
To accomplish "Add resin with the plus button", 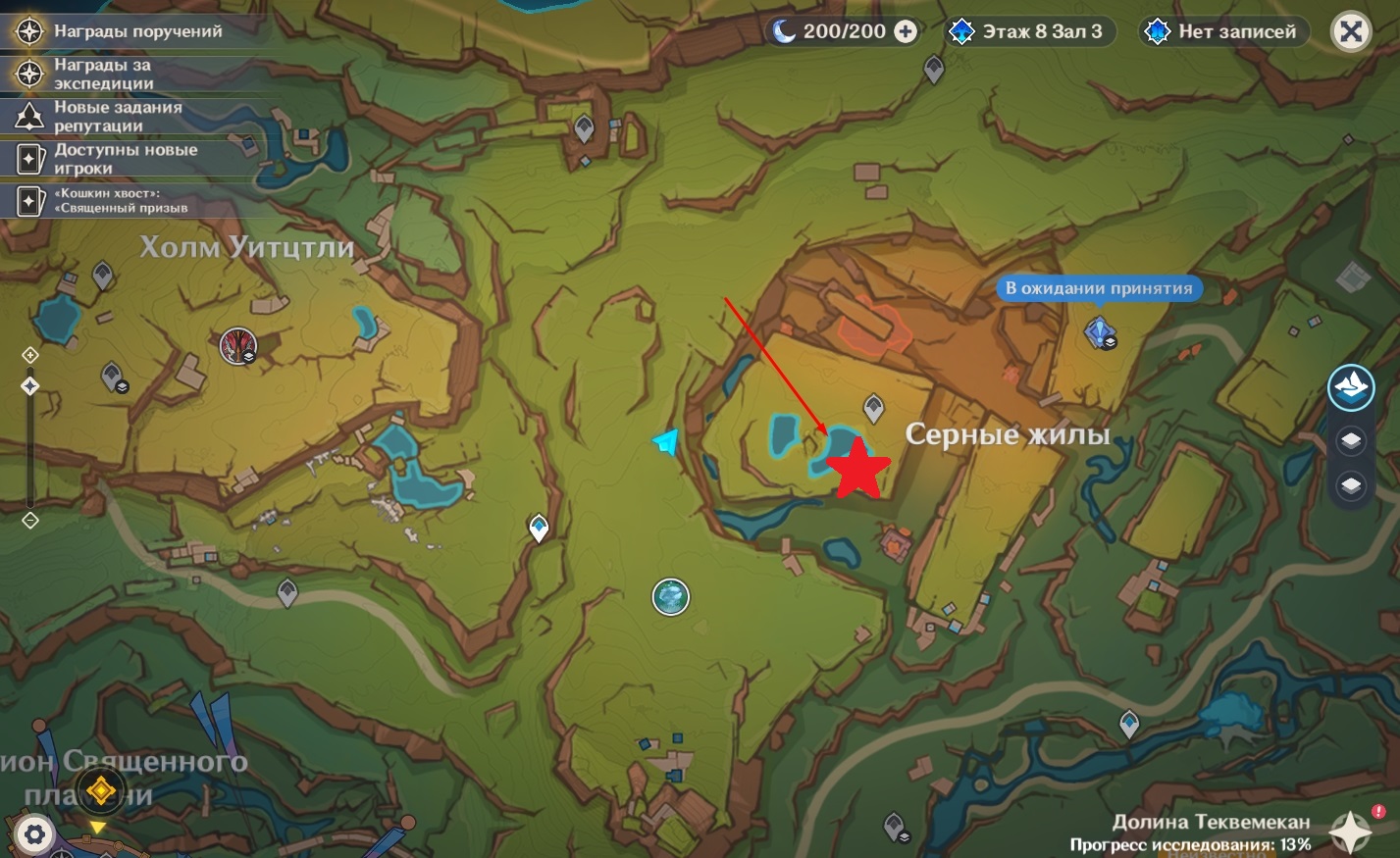I will click(x=906, y=31).
